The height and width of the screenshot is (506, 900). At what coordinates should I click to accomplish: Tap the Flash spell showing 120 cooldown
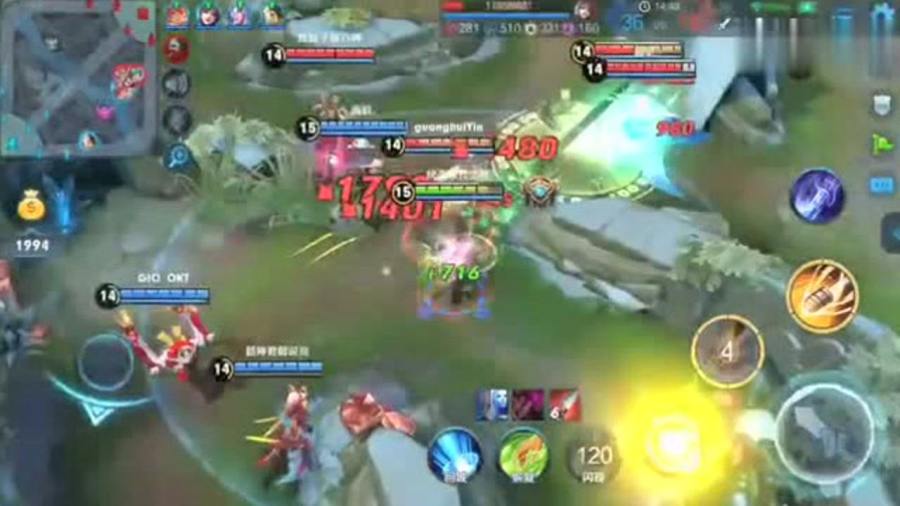(594, 458)
